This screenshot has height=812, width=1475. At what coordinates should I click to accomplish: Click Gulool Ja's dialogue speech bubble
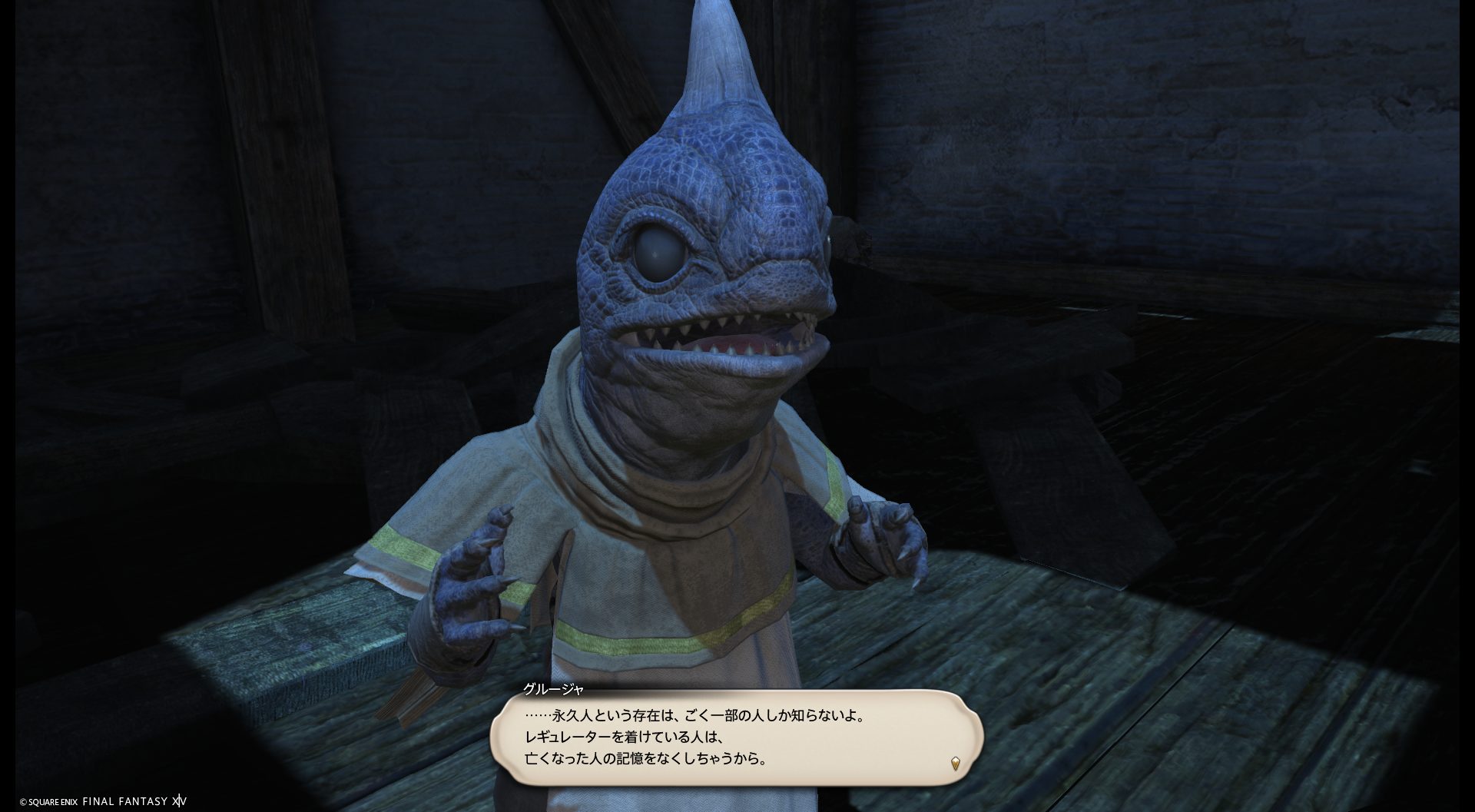coord(736,737)
